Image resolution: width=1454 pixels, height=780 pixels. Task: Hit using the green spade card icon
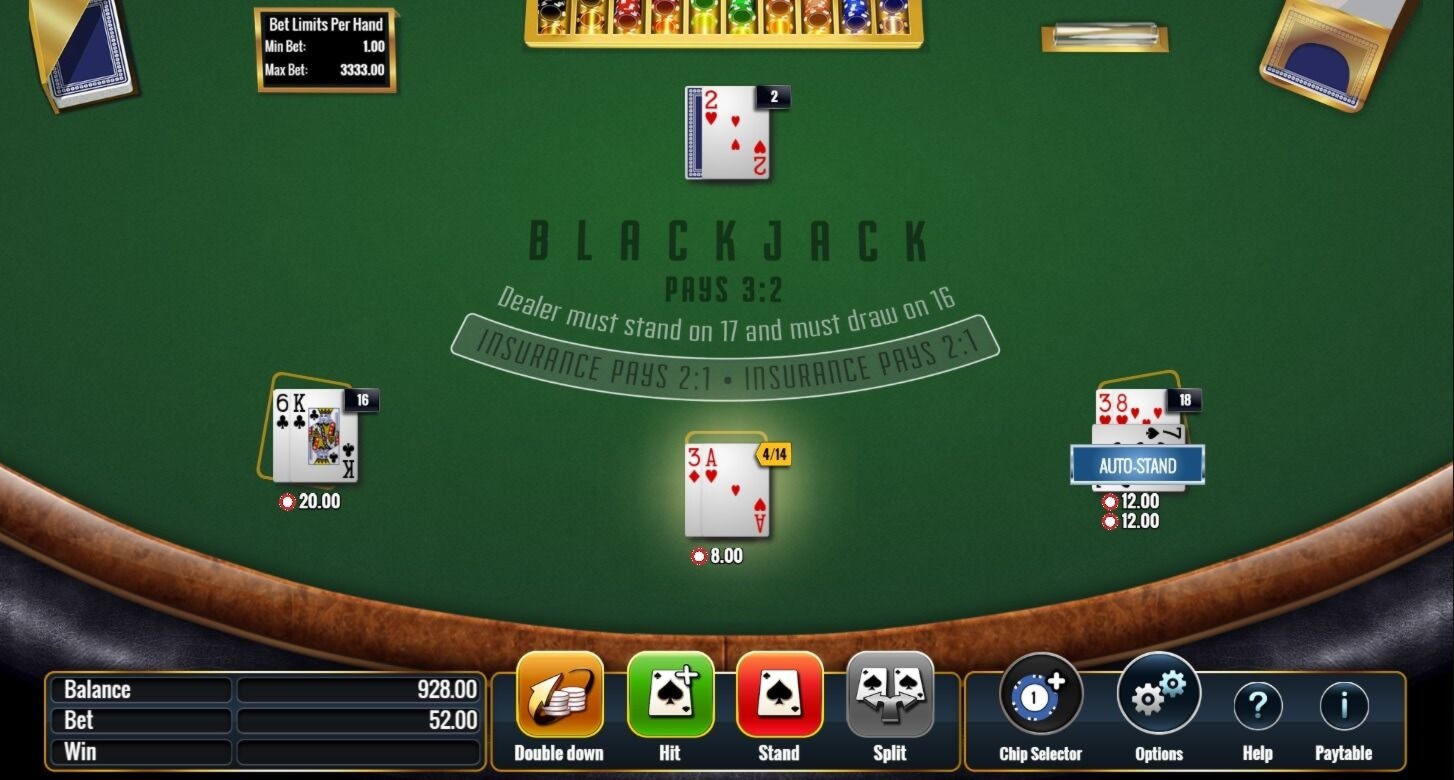670,695
